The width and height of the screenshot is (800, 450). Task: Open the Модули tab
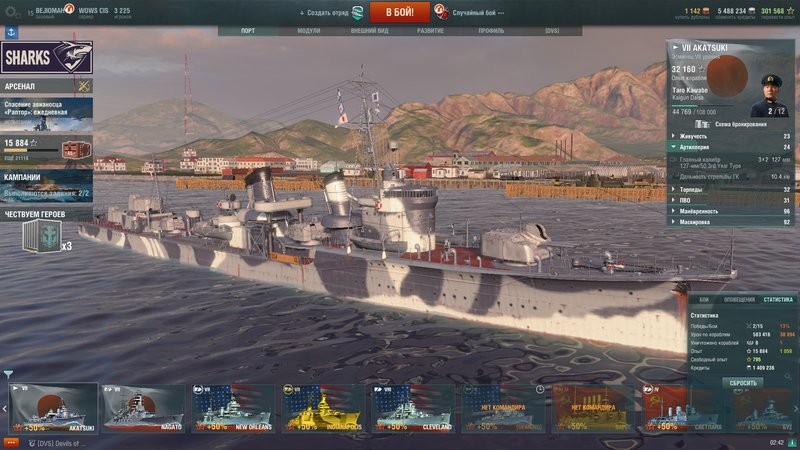[x=309, y=31]
